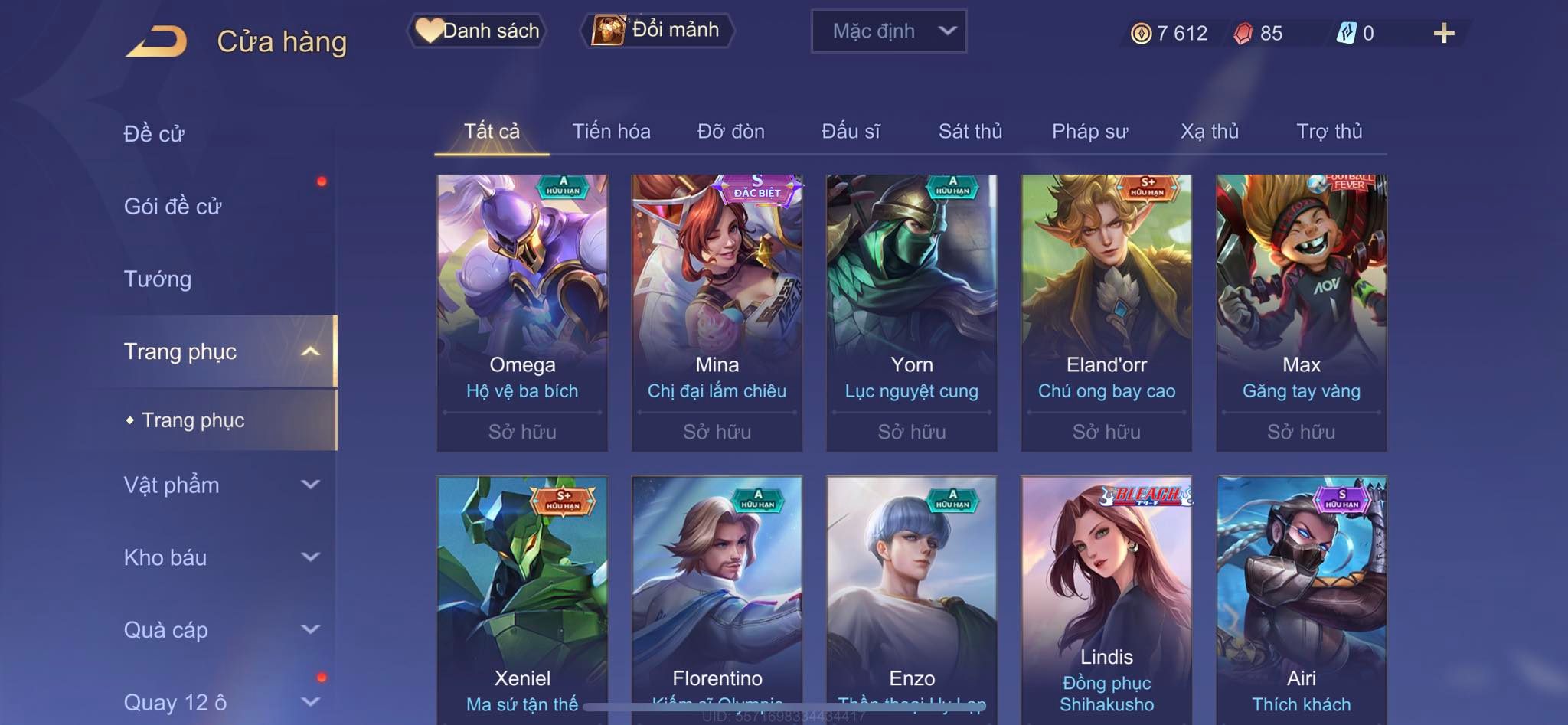Open the Đề cử menu entry
Screen dimensions: 1568x725
tap(155, 134)
